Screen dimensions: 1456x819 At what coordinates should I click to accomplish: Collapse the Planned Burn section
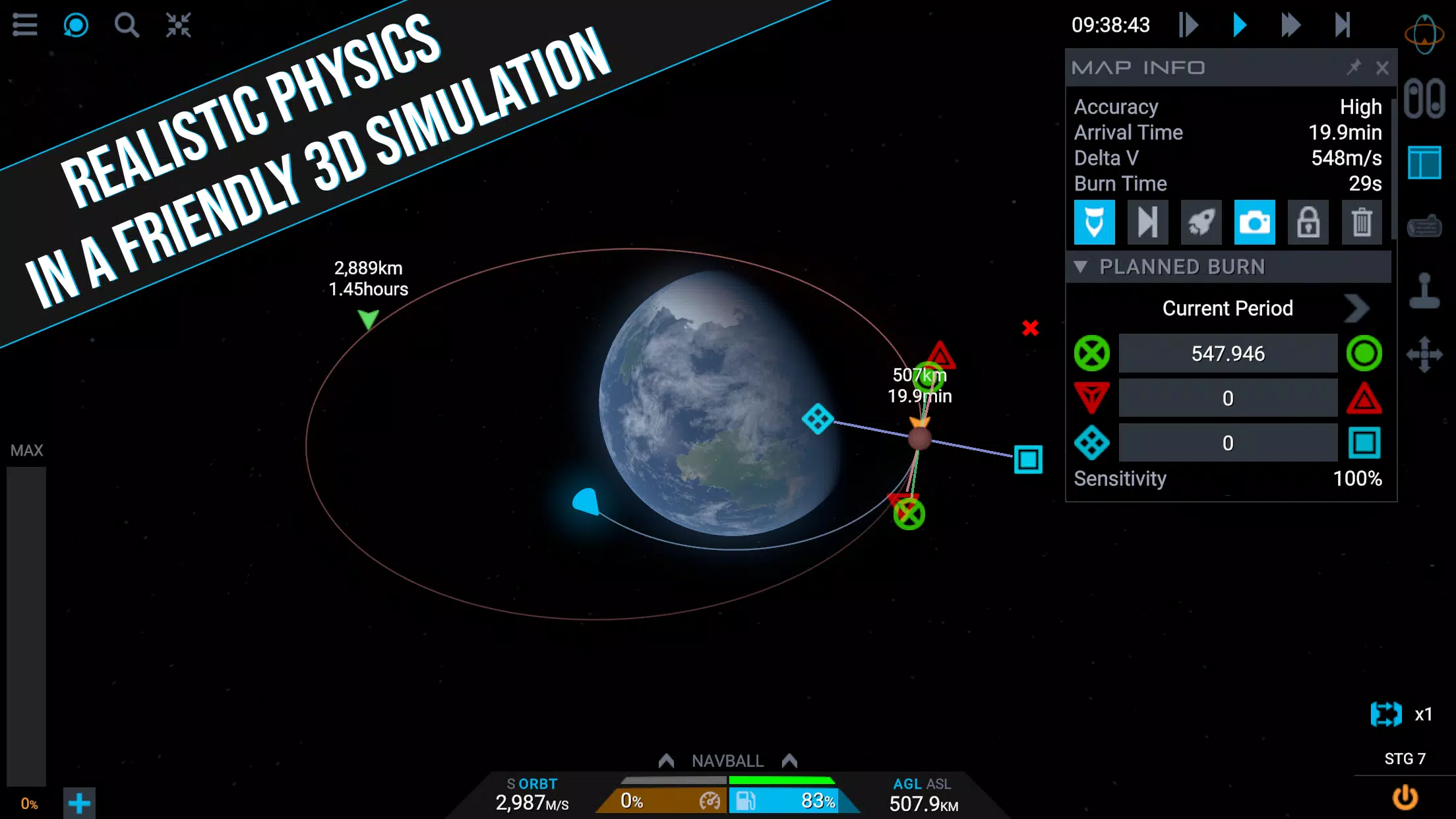click(x=1080, y=267)
